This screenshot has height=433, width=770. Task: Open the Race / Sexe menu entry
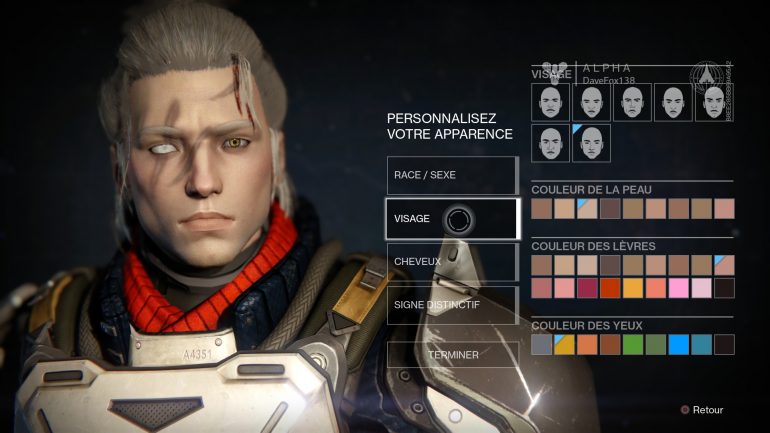[452, 175]
